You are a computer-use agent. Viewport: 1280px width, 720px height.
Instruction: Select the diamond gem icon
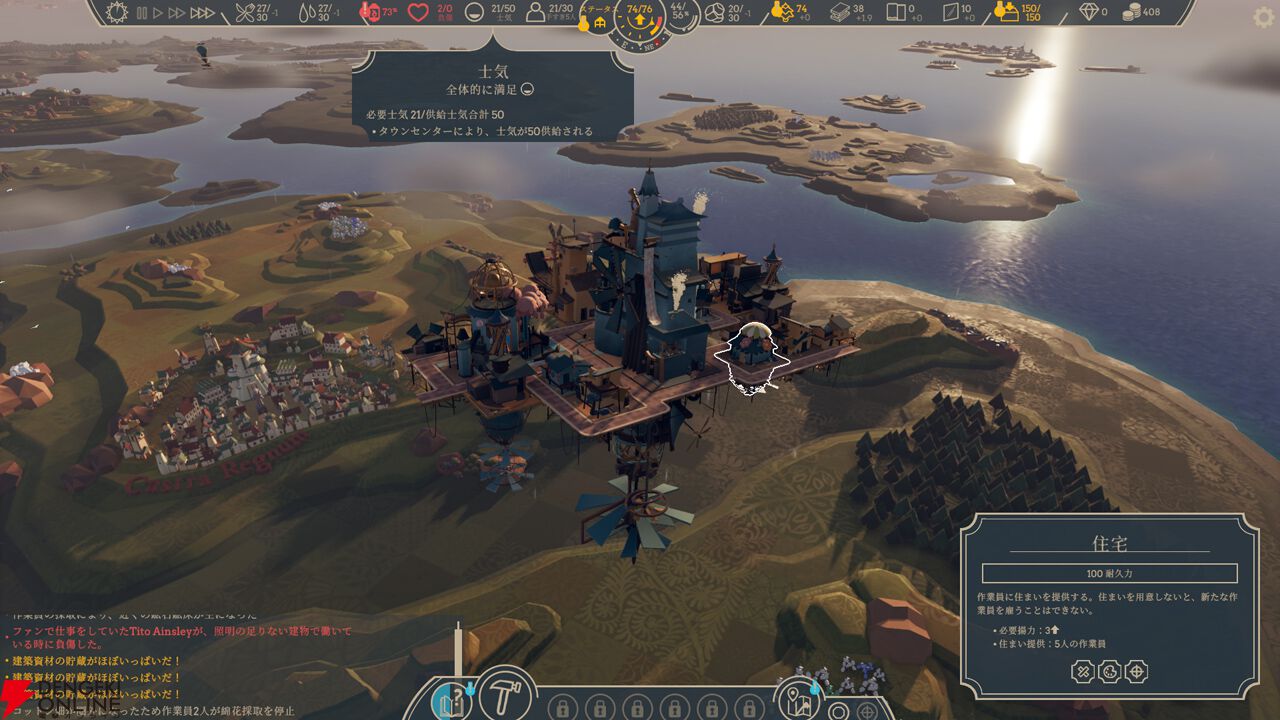1089,13
